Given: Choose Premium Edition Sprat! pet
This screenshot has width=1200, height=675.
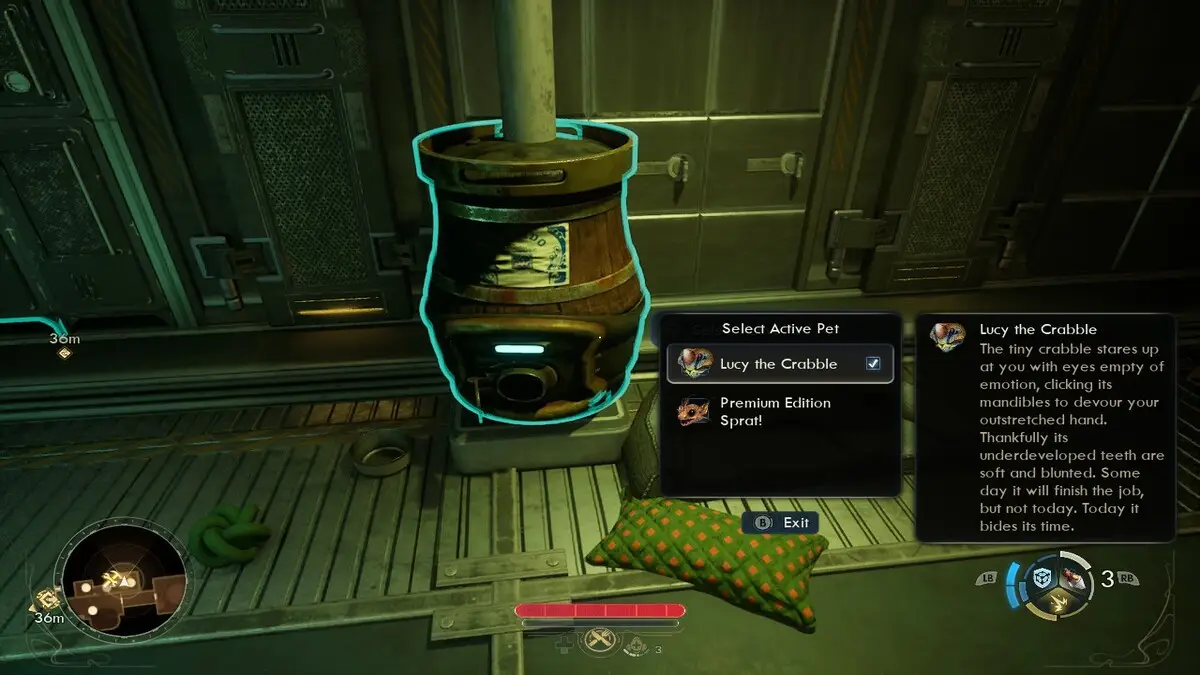Looking at the screenshot, I should 775,411.
